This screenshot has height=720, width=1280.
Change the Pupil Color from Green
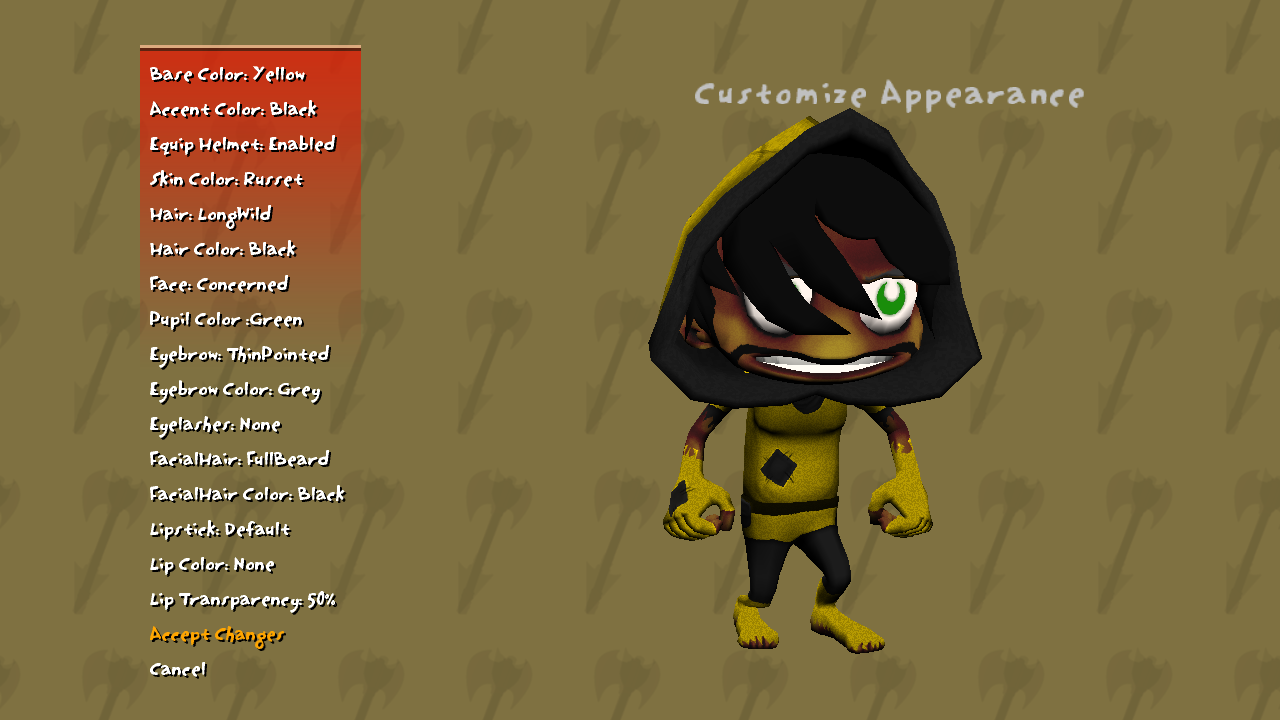[x=226, y=320]
